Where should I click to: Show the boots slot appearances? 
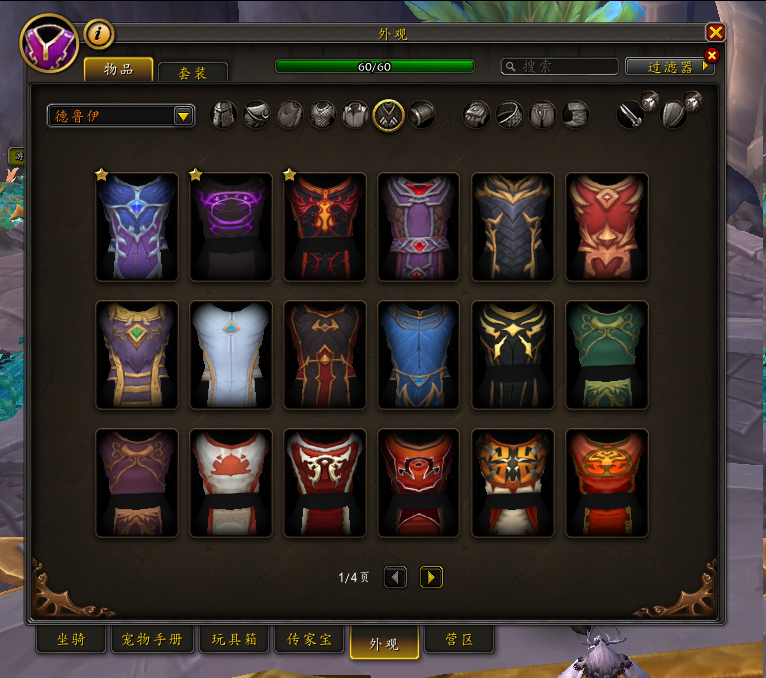(575, 115)
